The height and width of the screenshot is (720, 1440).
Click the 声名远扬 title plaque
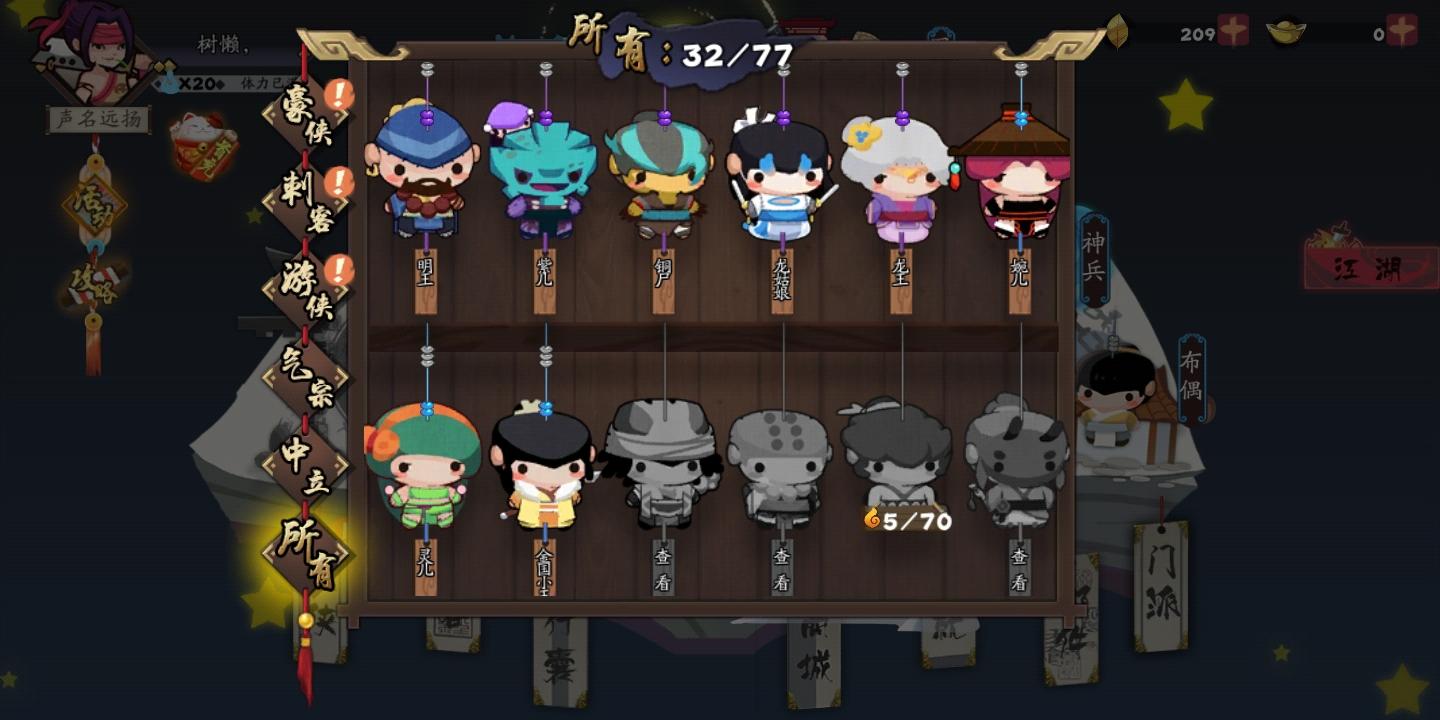point(97,117)
